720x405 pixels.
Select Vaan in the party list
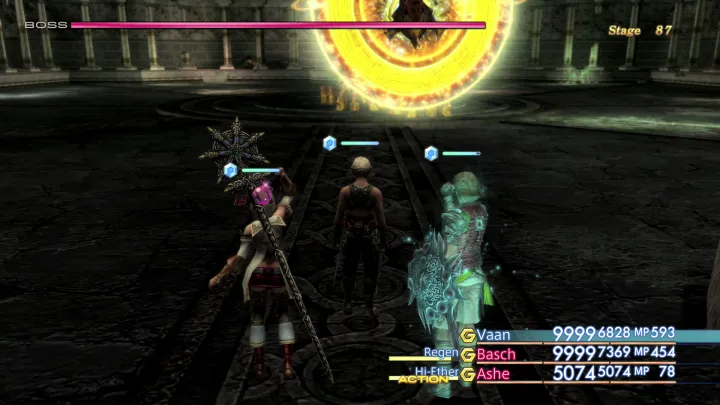pos(494,334)
